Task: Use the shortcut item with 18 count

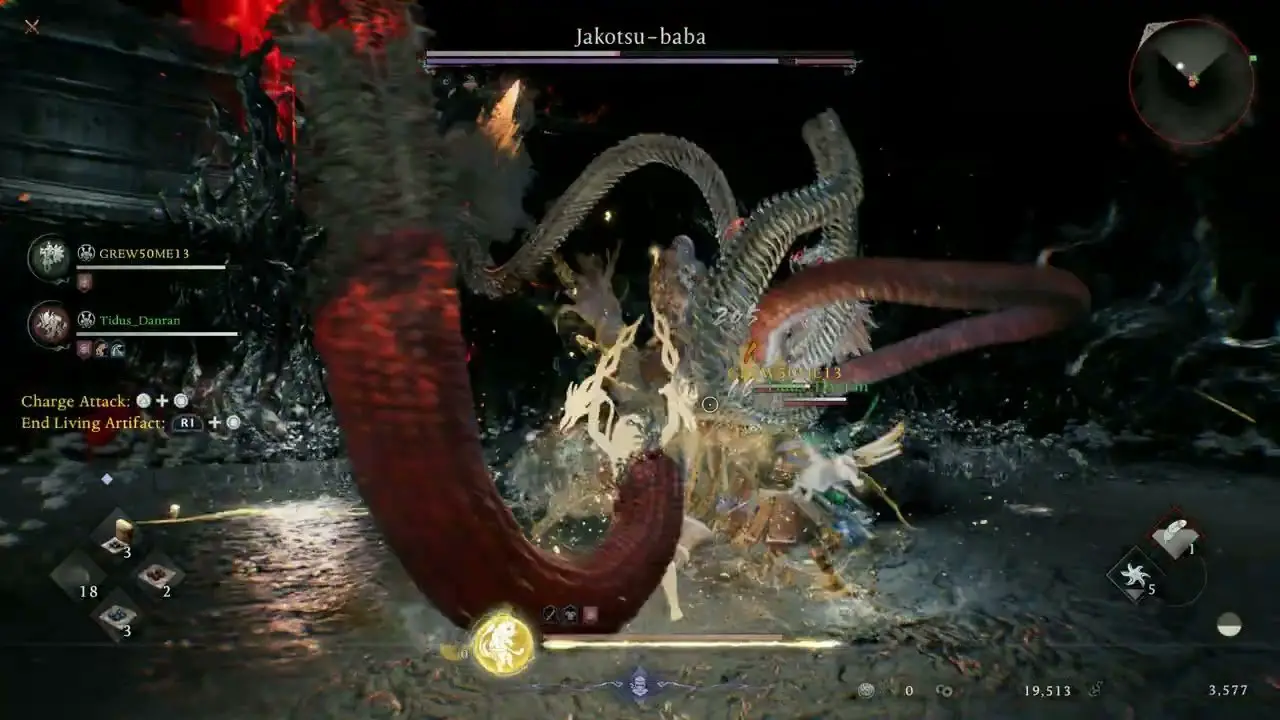Action: (x=78, y=574)
